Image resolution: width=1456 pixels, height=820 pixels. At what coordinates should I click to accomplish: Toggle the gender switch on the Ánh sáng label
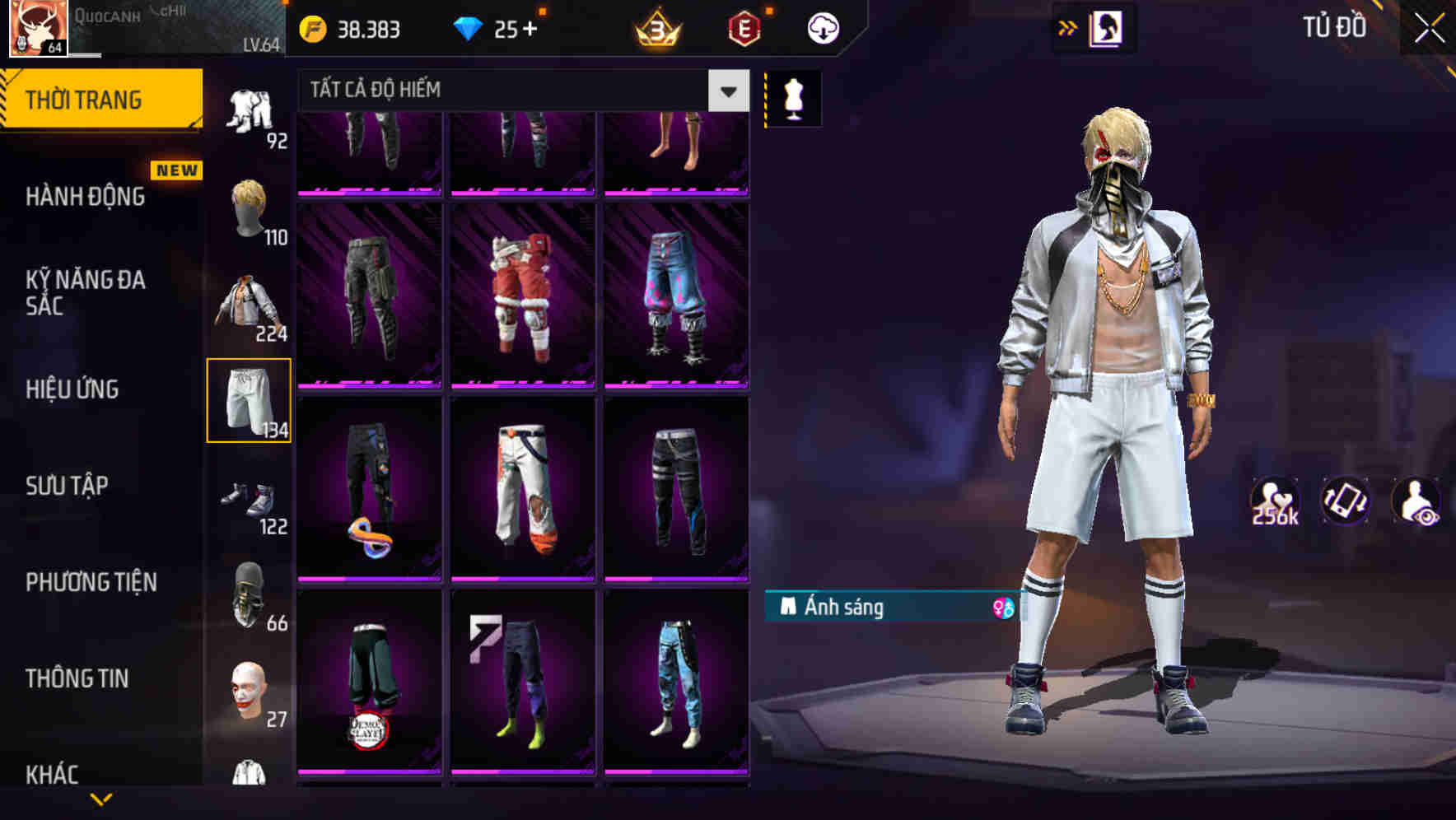[x=1003, y=607]
